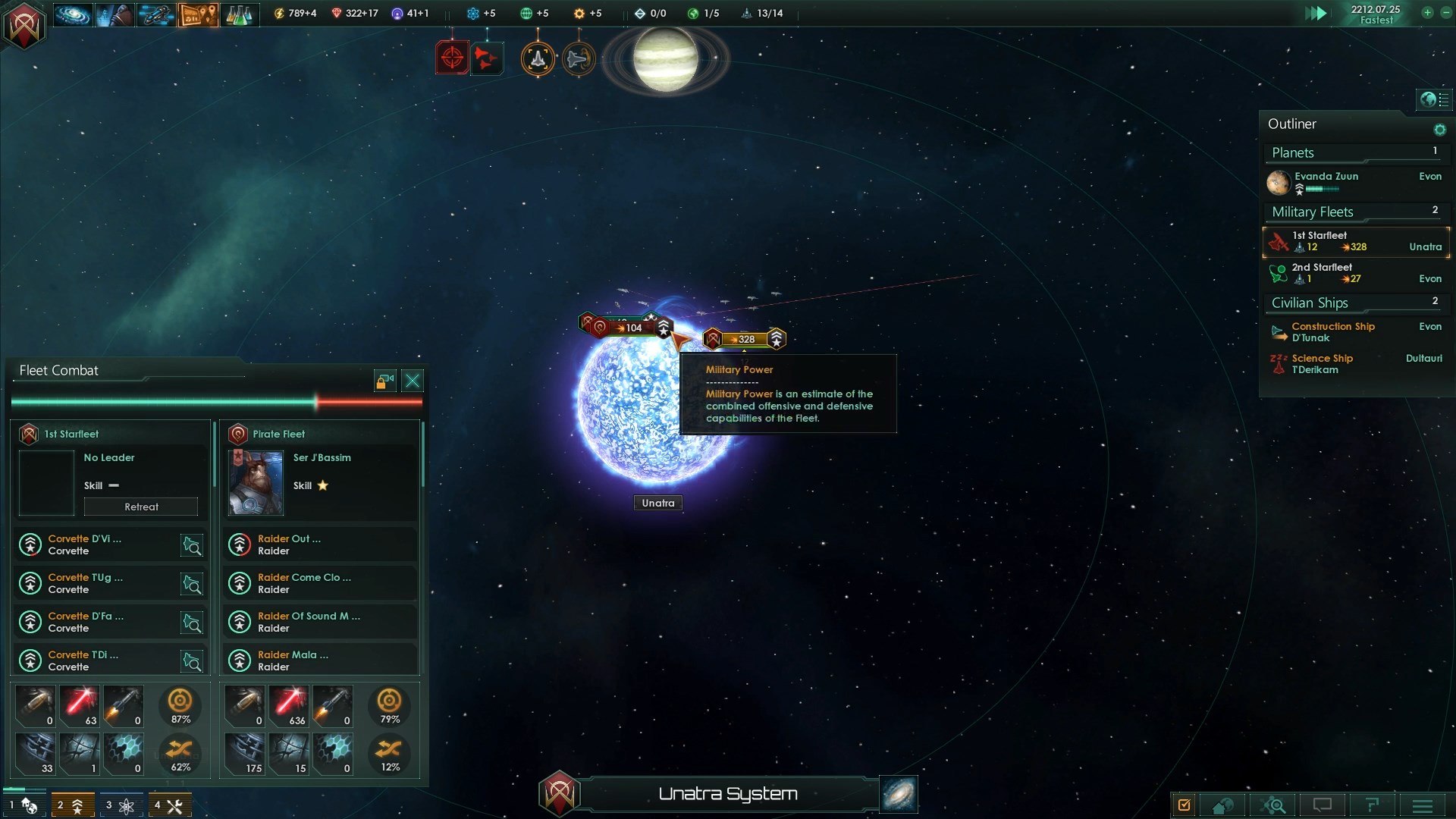Open the empire emblem menu

point(24,27)
